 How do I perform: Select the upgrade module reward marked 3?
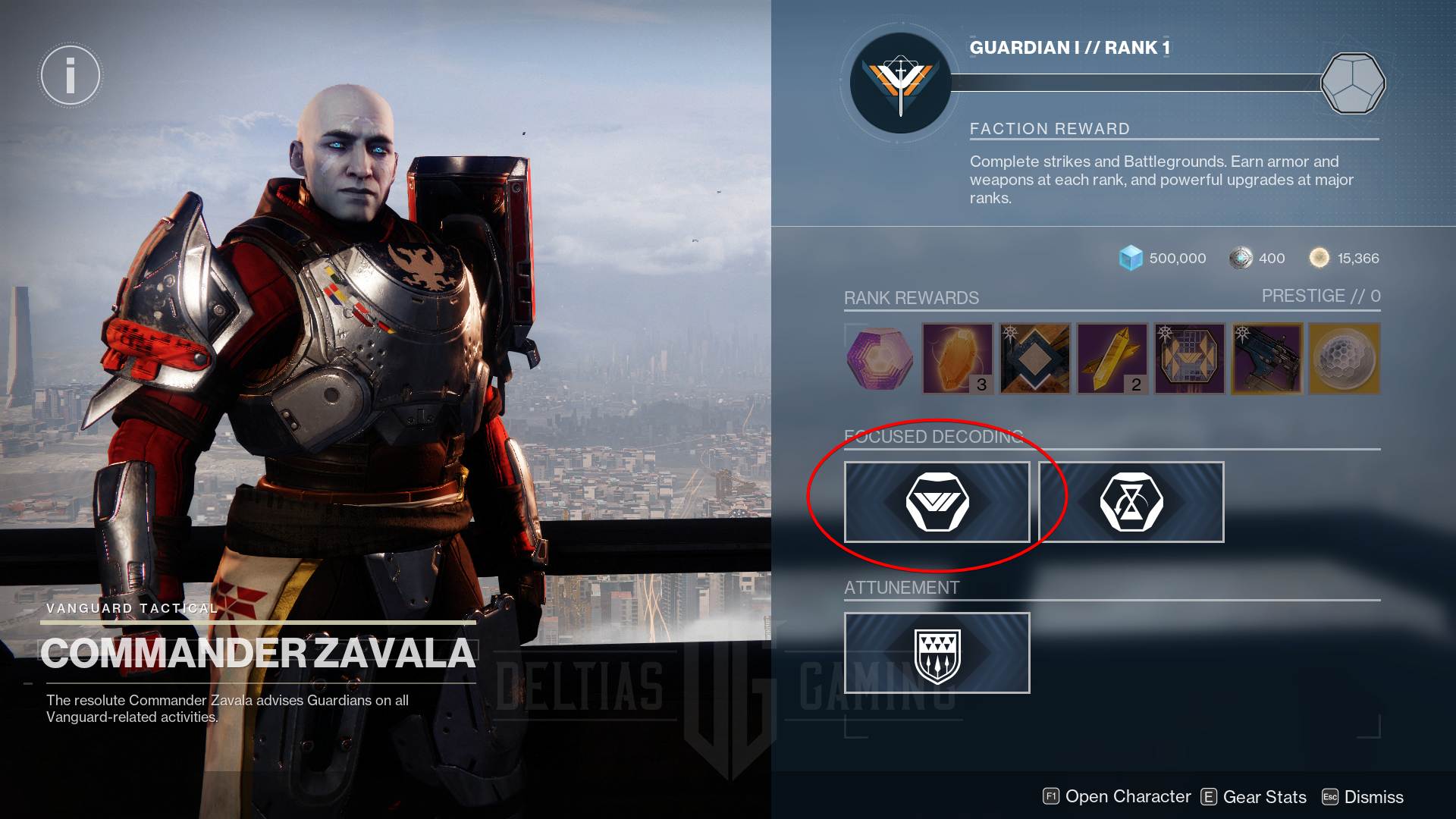pyautogui.click(x=957, y=359)
